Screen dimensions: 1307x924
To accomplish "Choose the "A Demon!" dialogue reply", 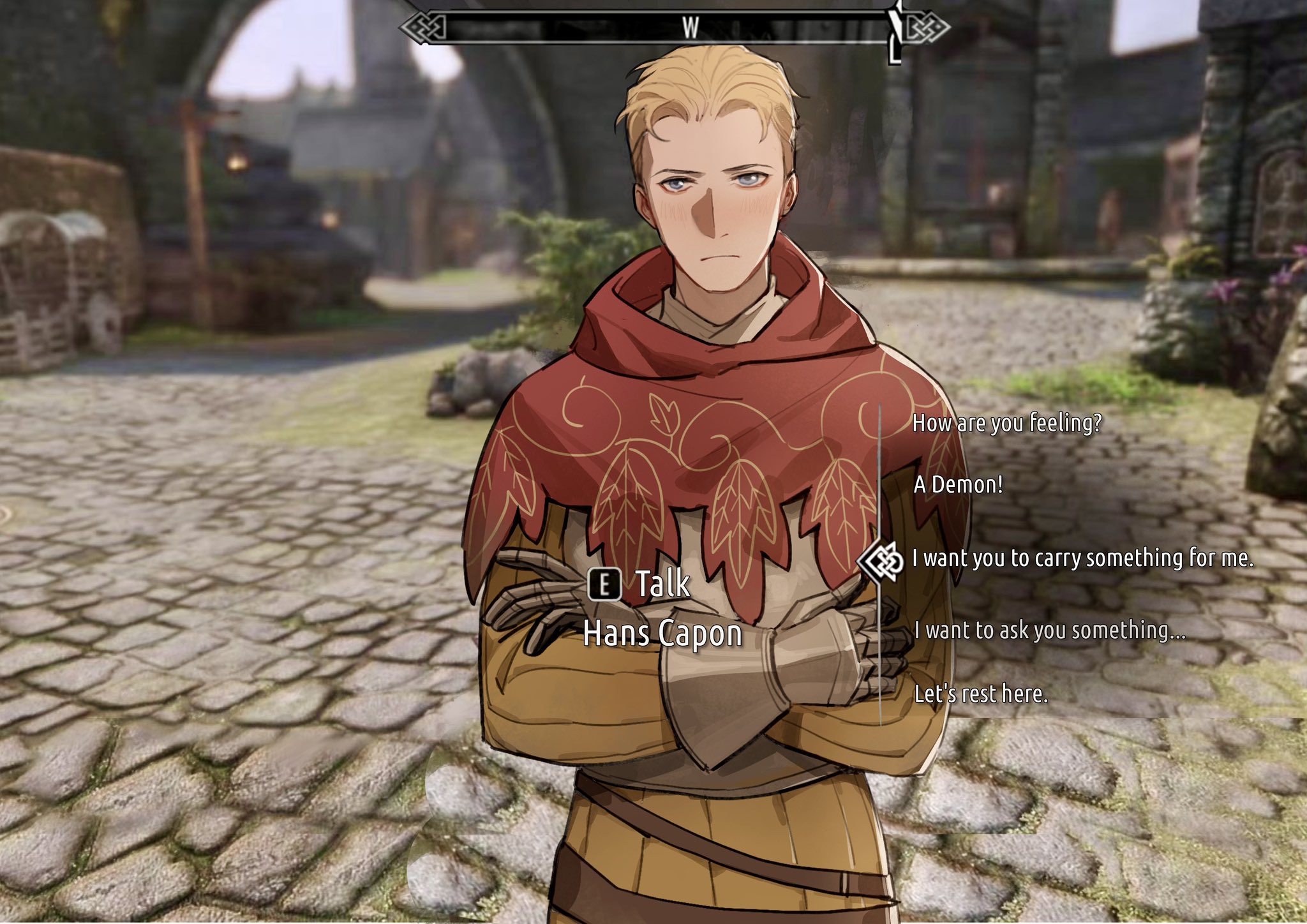I will point(957,484).
